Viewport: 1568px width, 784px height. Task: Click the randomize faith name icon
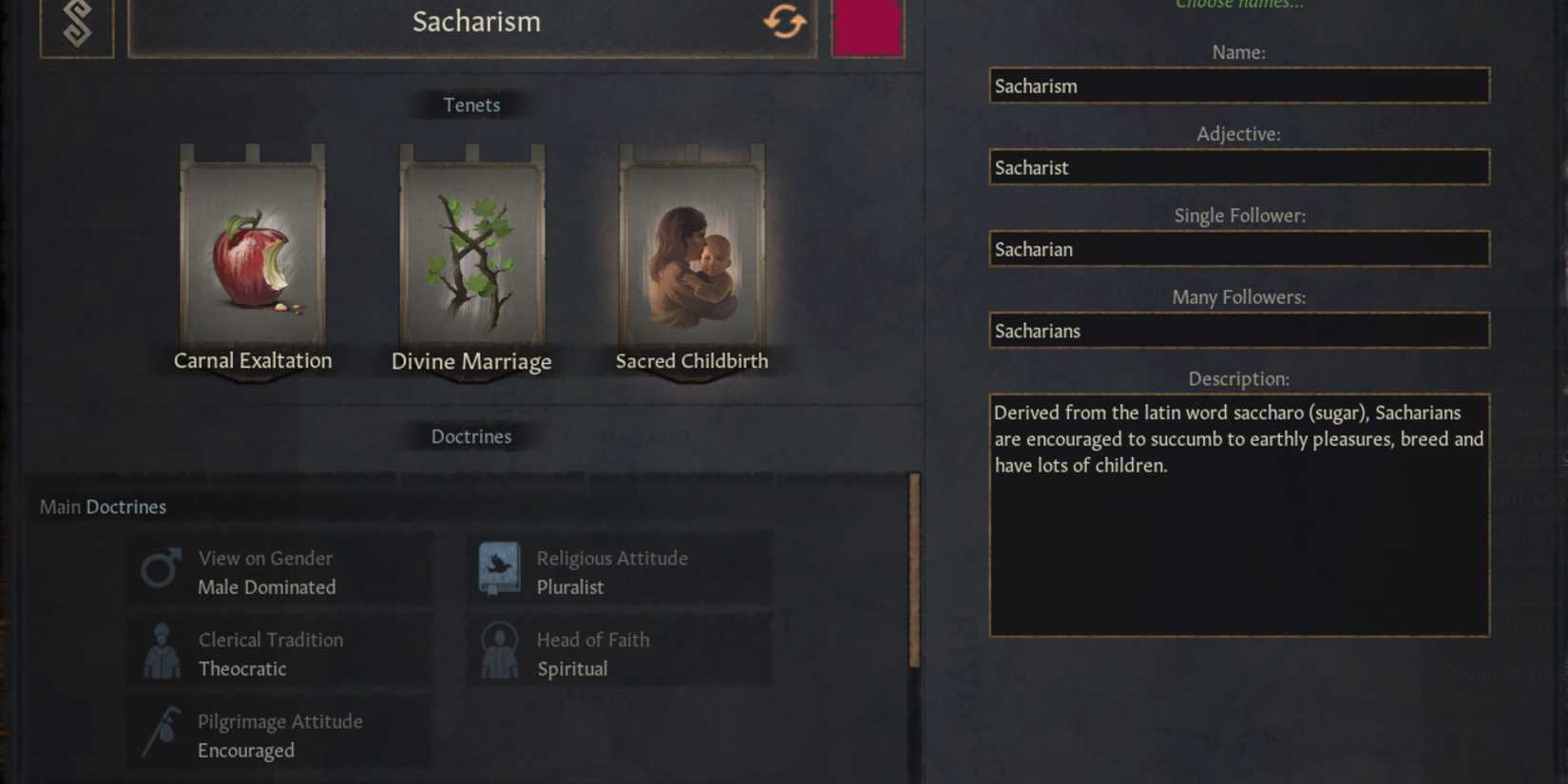tap(785, 22)
